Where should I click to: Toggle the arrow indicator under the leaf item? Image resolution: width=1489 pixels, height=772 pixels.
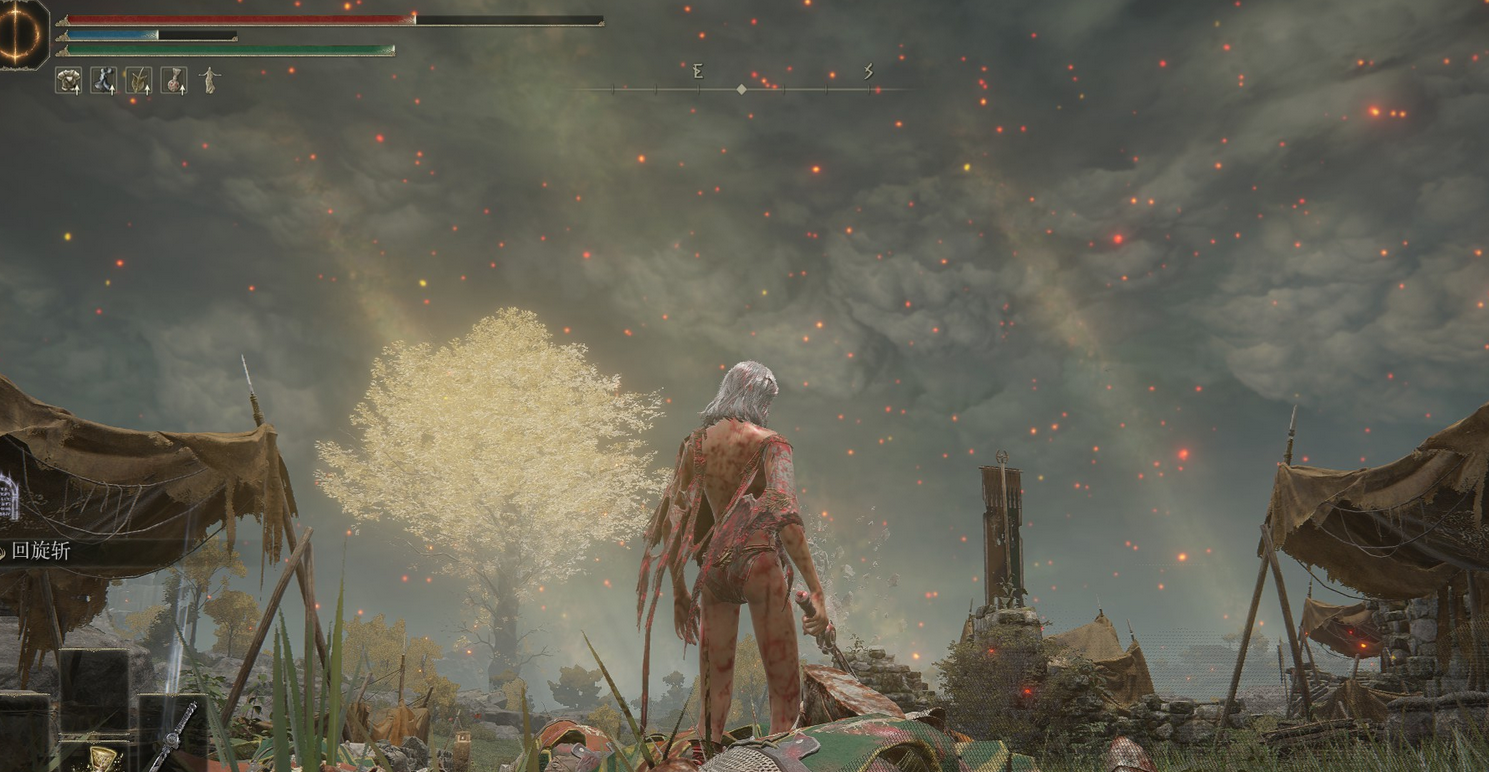tap(148, 91)
